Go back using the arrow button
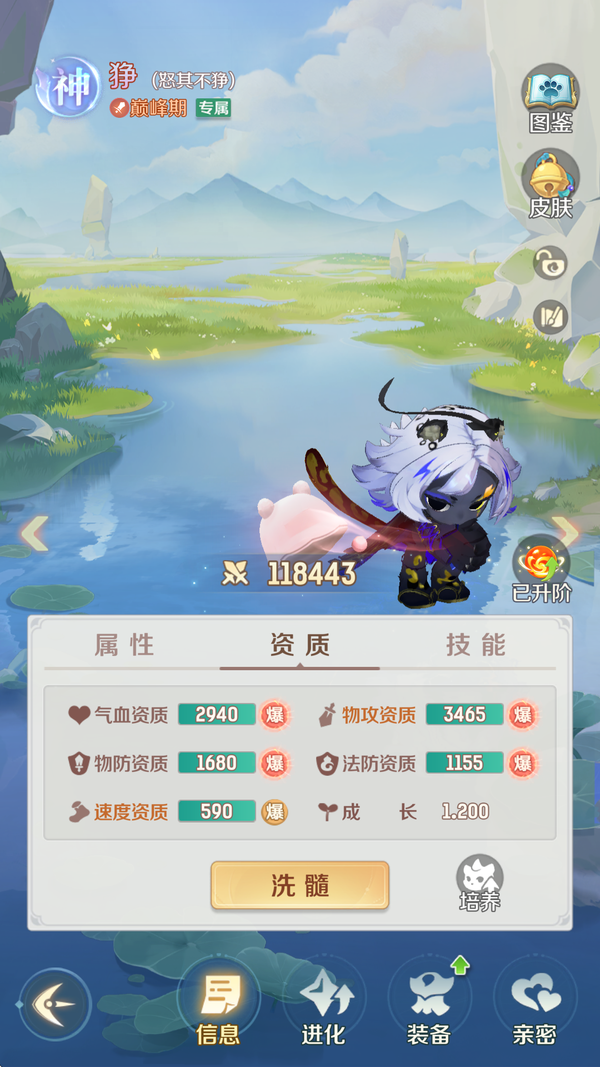 [54, 1003]
